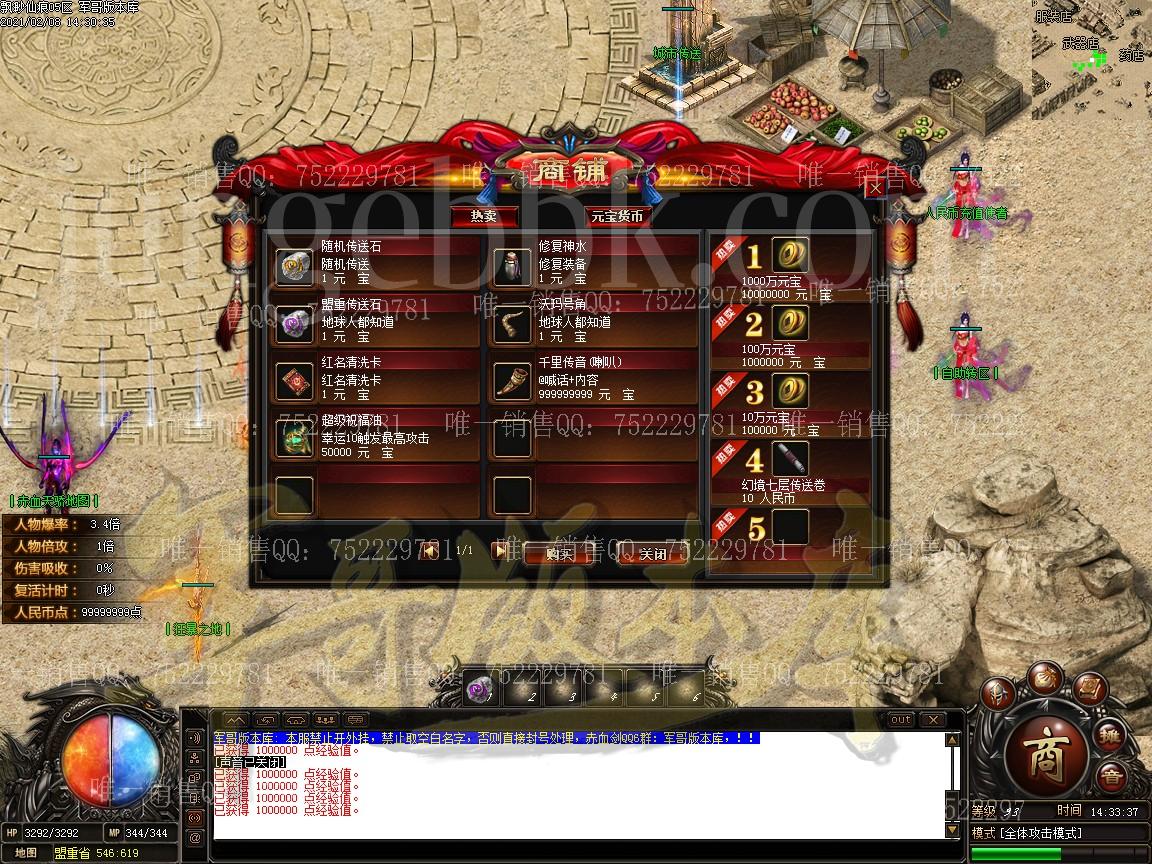Screen dimensions: 1152x864
Task: Choose the 千里传音 speaker horn
Action: [513, 381]
